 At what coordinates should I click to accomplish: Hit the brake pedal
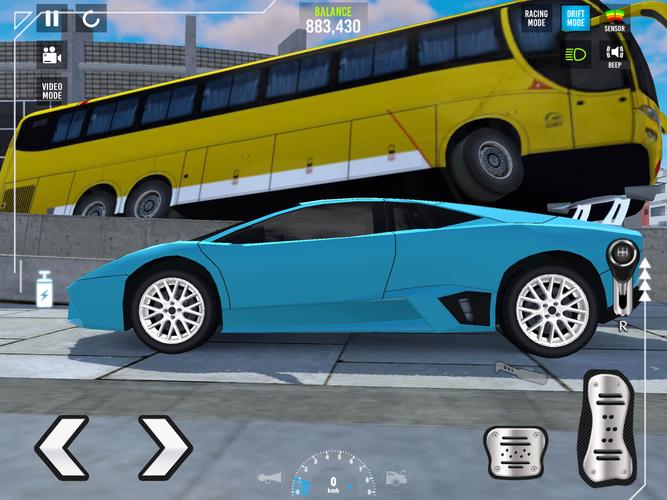tap(515, 451)
